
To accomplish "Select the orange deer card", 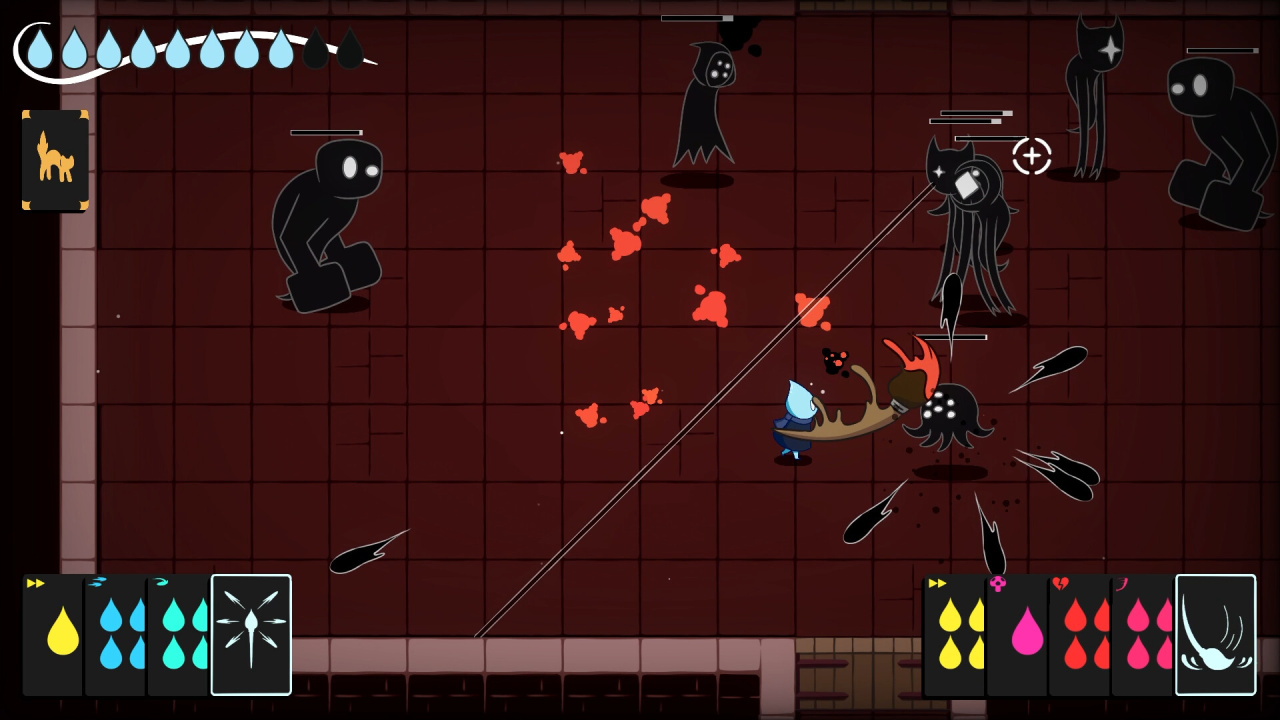I will [x=55, y=160].
